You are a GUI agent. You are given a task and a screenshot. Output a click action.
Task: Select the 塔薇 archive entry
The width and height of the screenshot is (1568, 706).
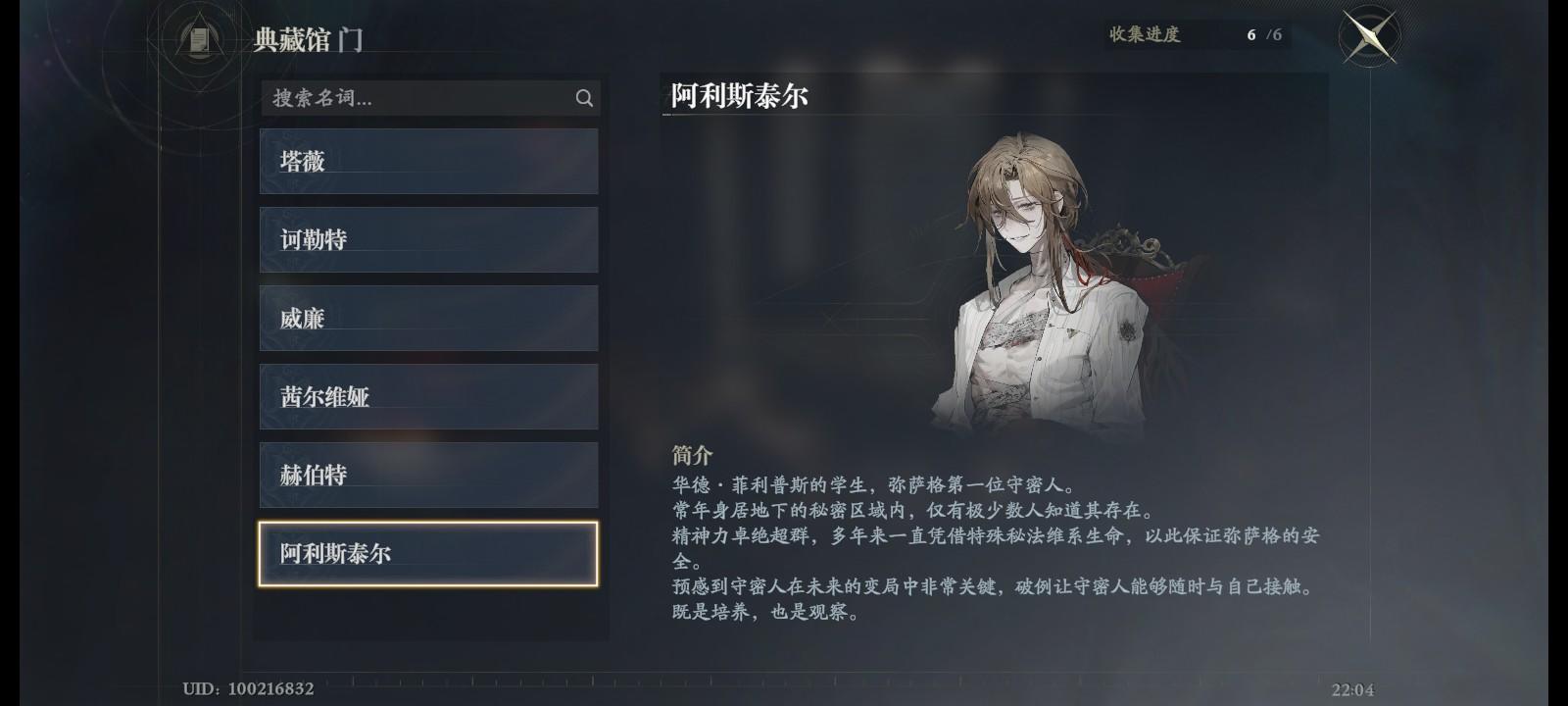click(x=428, y=160)
